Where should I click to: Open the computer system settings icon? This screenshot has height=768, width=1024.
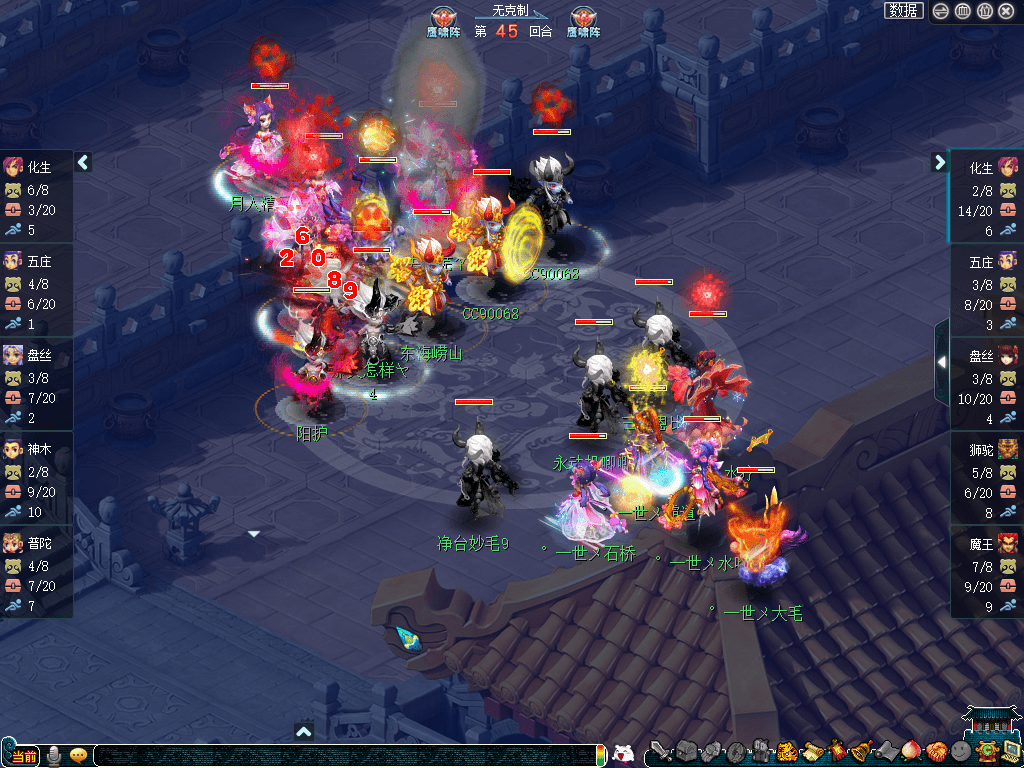pos(1010,752)
